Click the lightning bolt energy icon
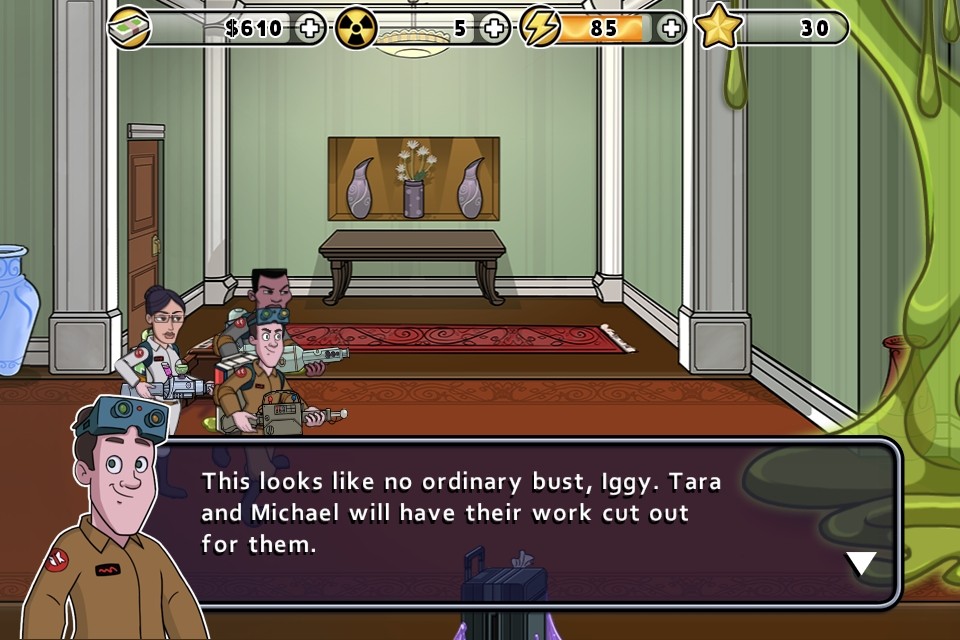960x640 pixels. pyautogui.click(x=541, y=28)
